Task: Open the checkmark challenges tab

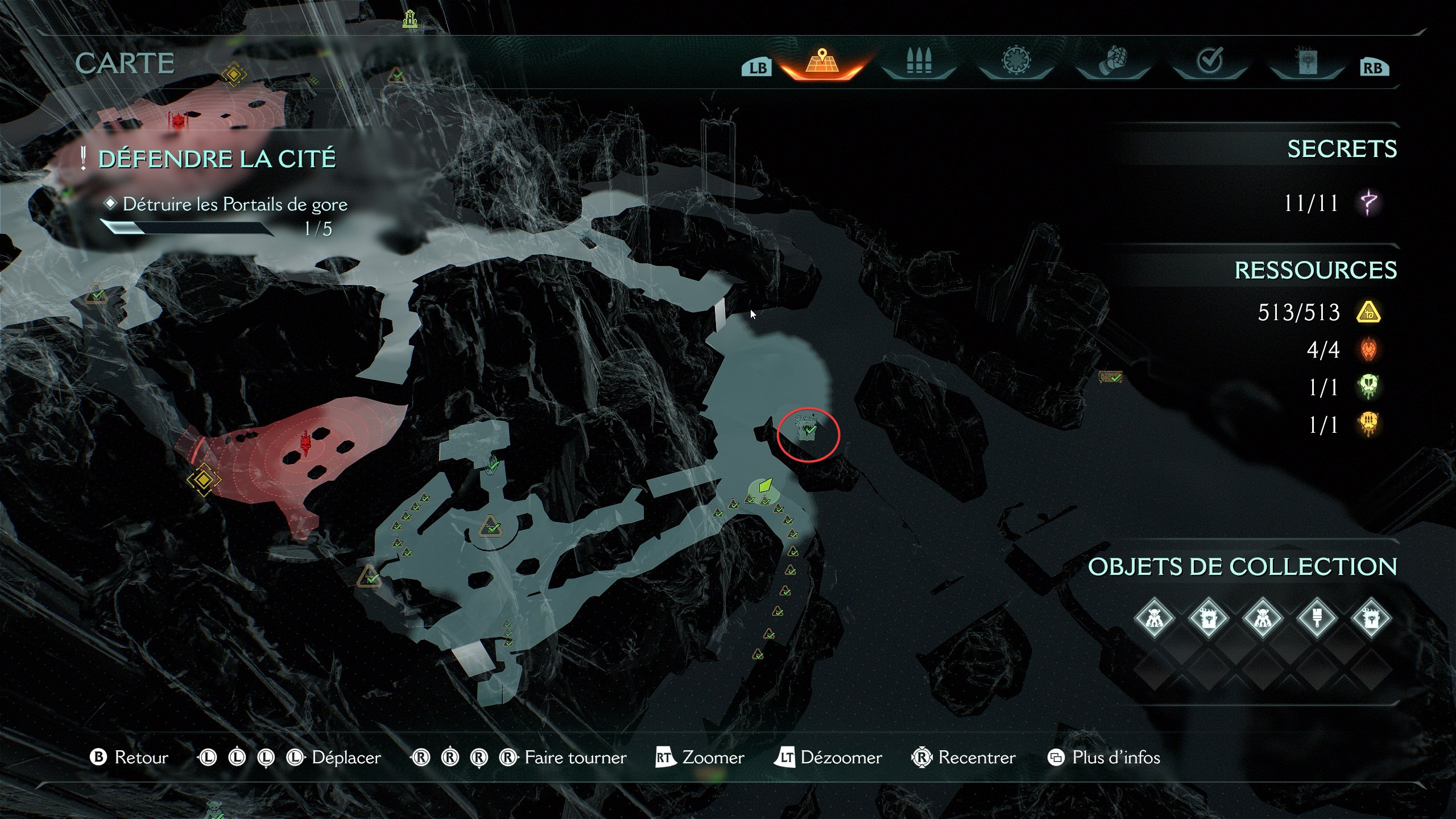Action: [1210, 61]
